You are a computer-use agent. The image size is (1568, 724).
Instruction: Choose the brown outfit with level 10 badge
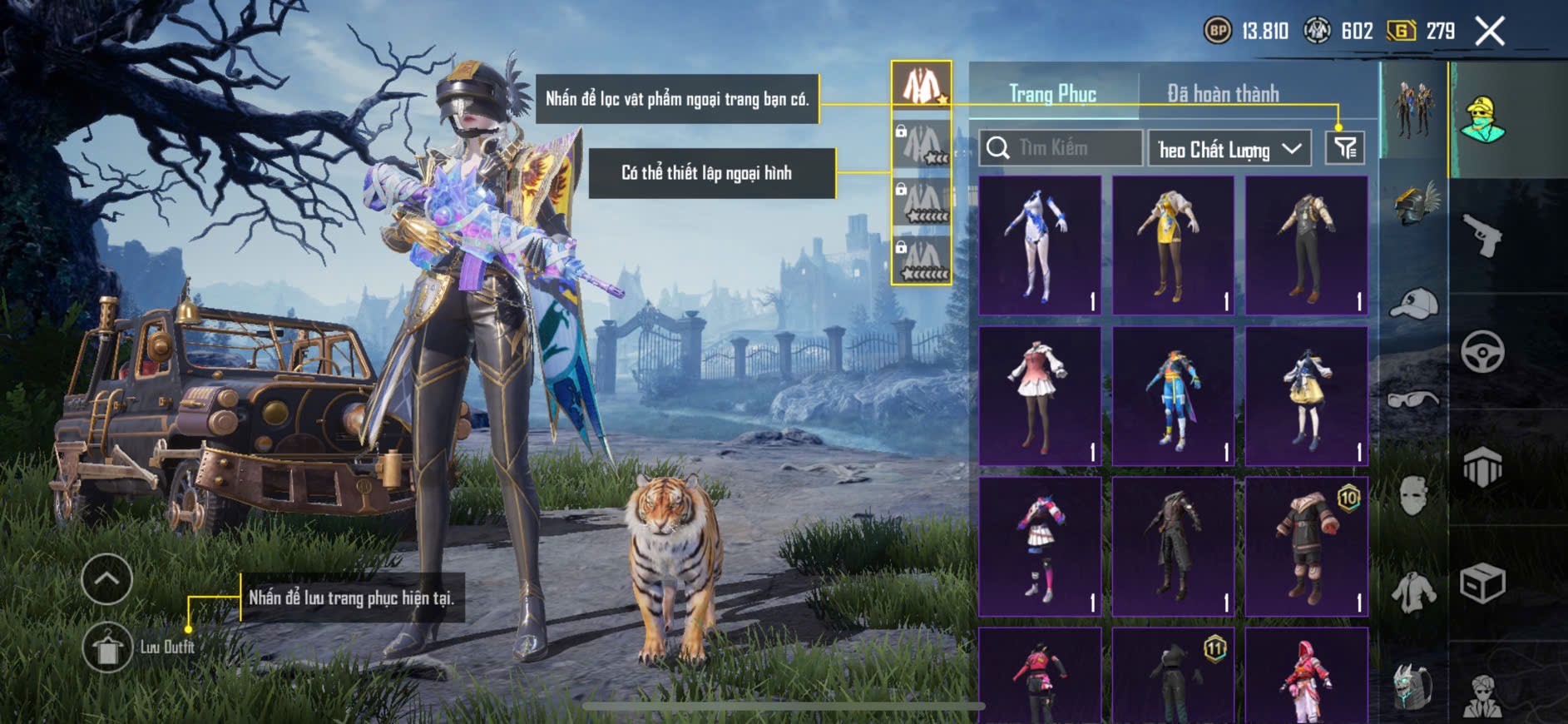click(1306, 546)
